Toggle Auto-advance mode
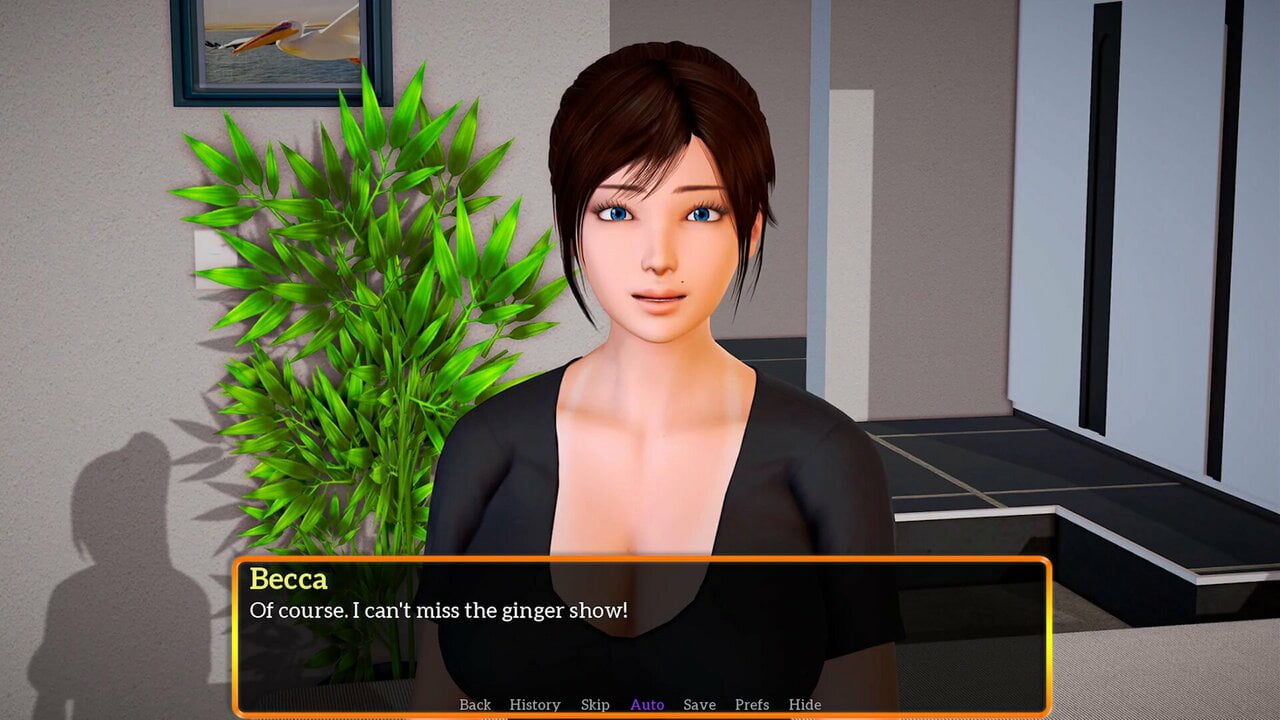The height and width of the screenshot is (720, 1280). [x=647, y=705]
